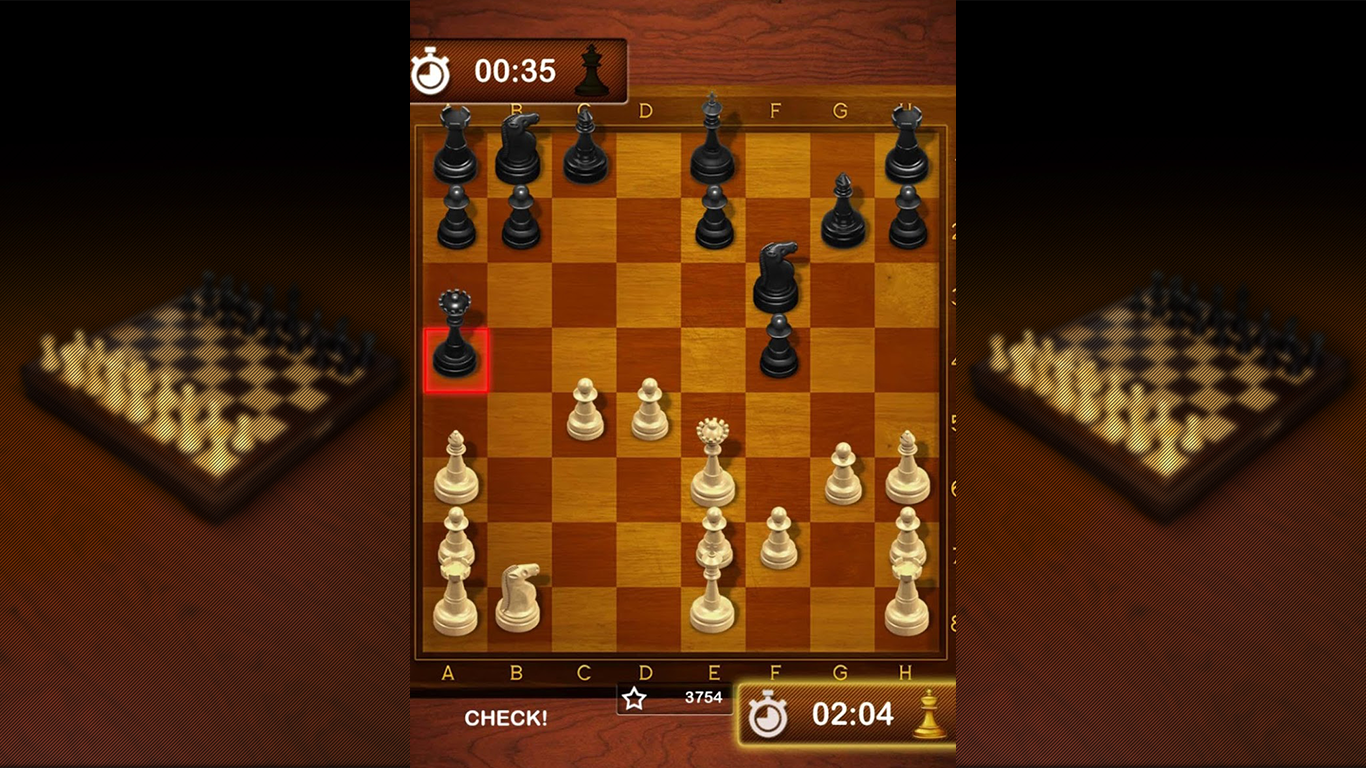Click the column label E below the board

click(713, 673)
